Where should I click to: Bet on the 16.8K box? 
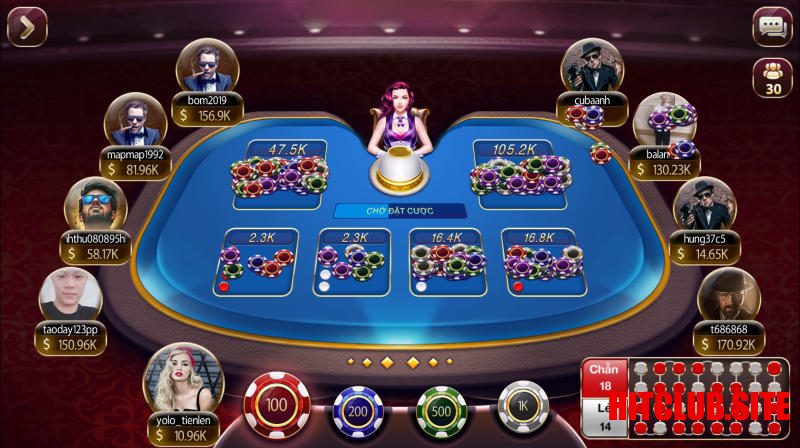[539, 261]
